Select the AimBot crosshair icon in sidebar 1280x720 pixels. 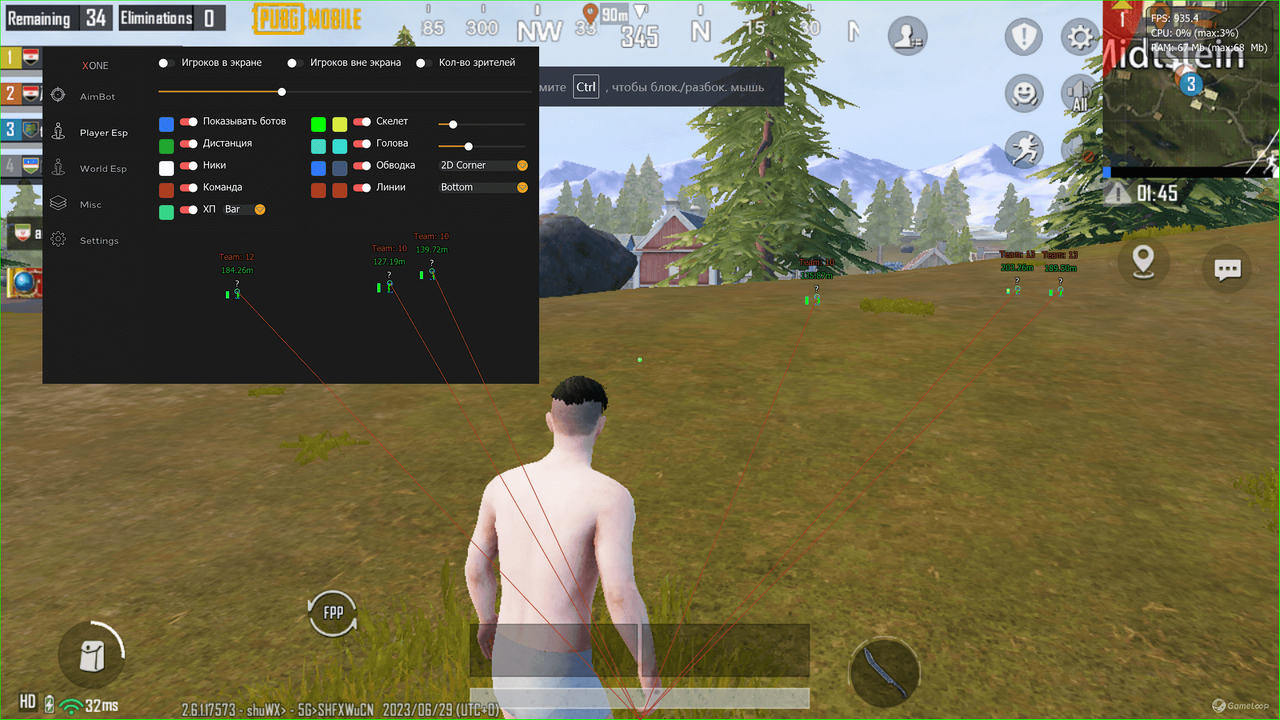click(x=58, y=96)
